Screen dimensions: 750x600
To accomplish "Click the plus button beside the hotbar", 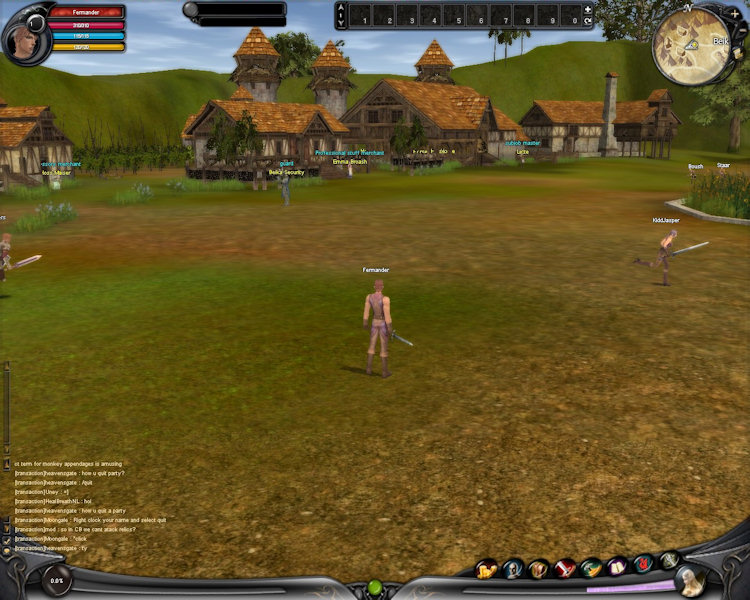I will 587,9.
